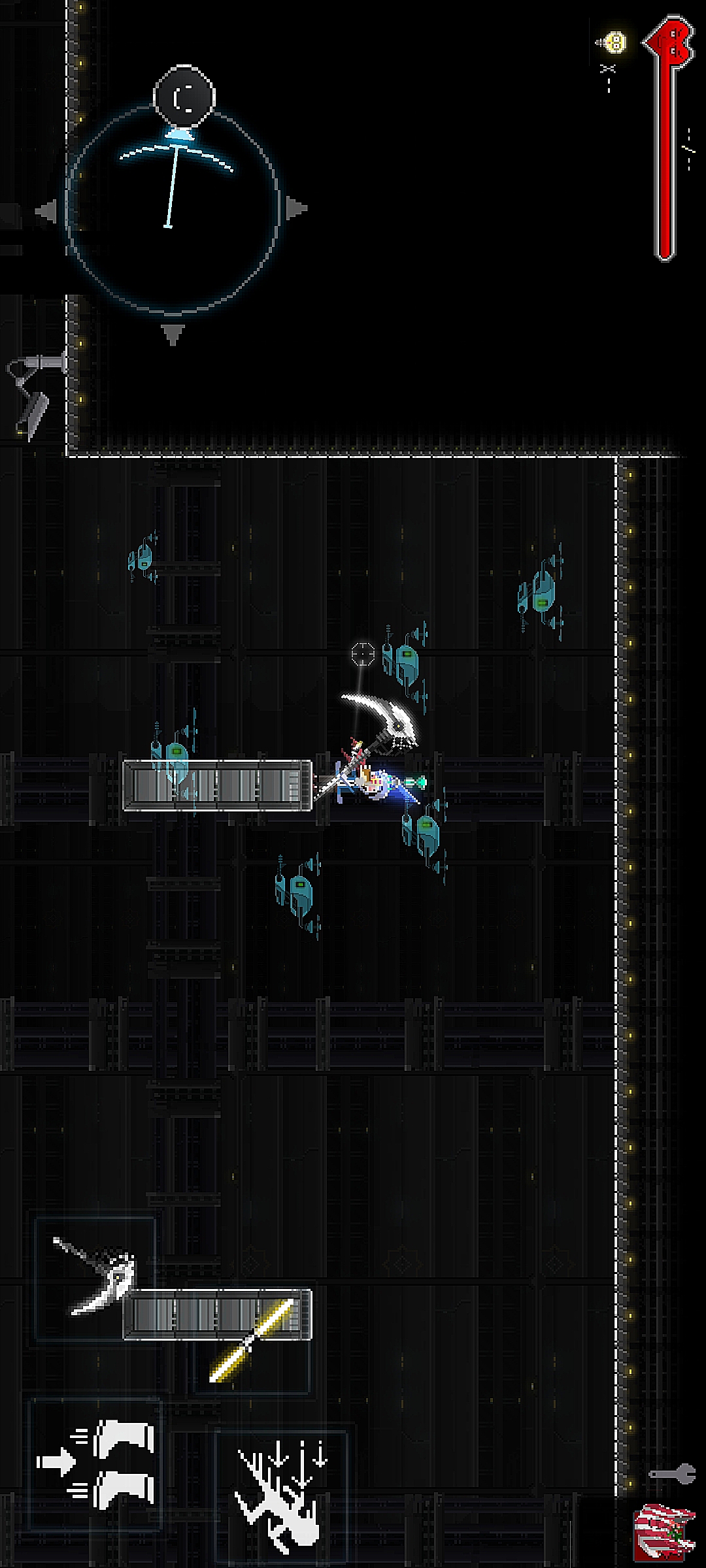Viewport: 706px width, 1568px height.
Task: Trigger the downward dive slam ability
Action: click(x=281, y=1492)
